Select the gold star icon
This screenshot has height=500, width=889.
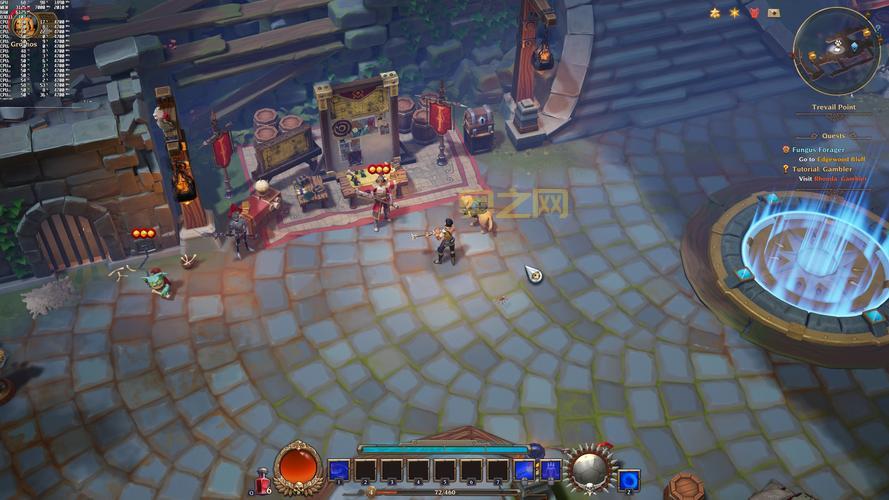[x=734, y=13]
